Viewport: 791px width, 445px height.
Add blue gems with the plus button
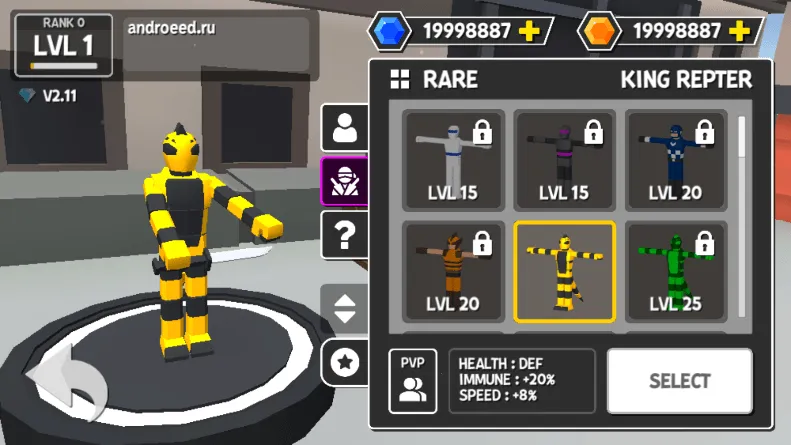tap(530, 31)
